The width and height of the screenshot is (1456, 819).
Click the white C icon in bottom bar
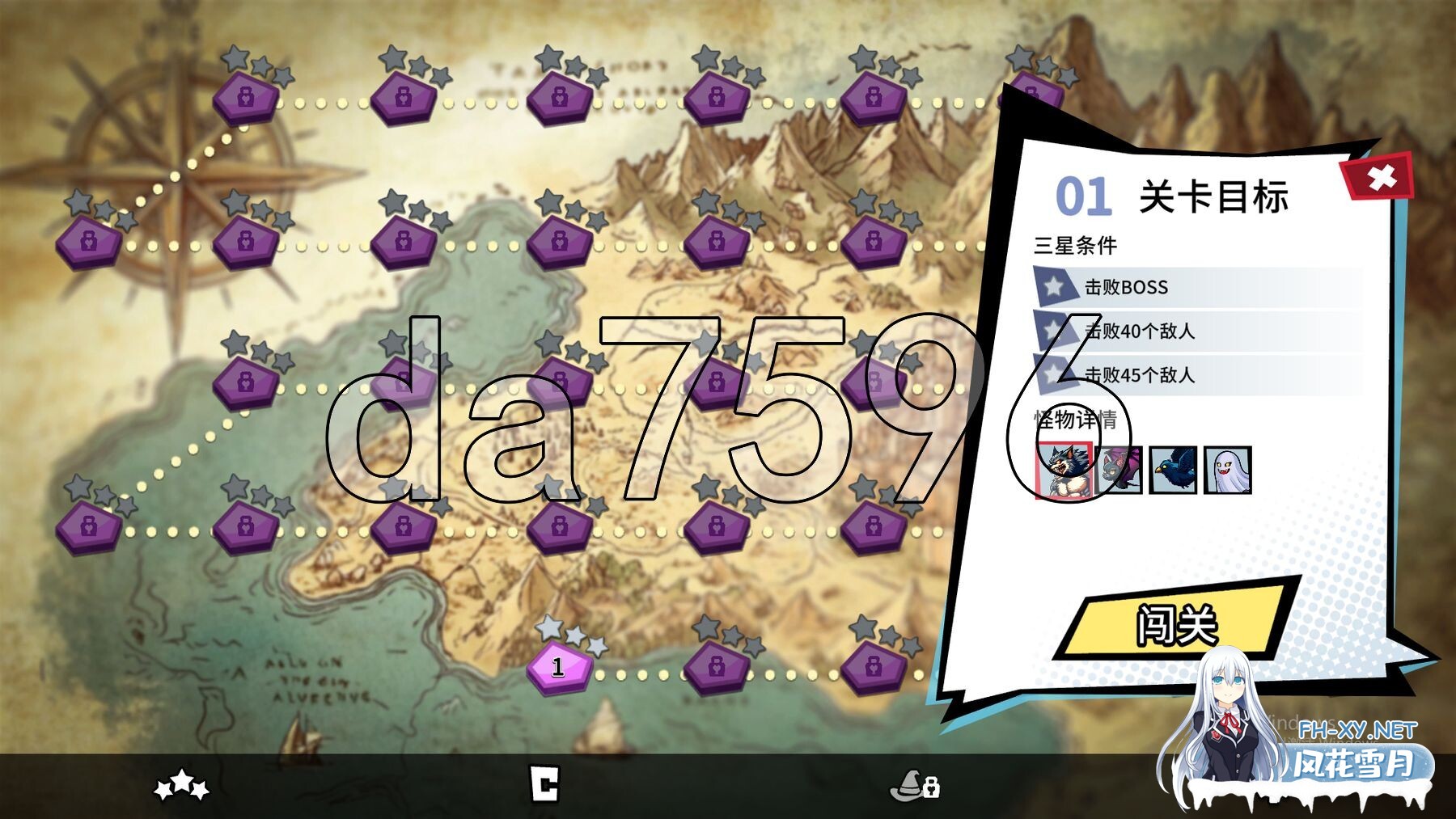pyautogui.click(x=544, y=784)
